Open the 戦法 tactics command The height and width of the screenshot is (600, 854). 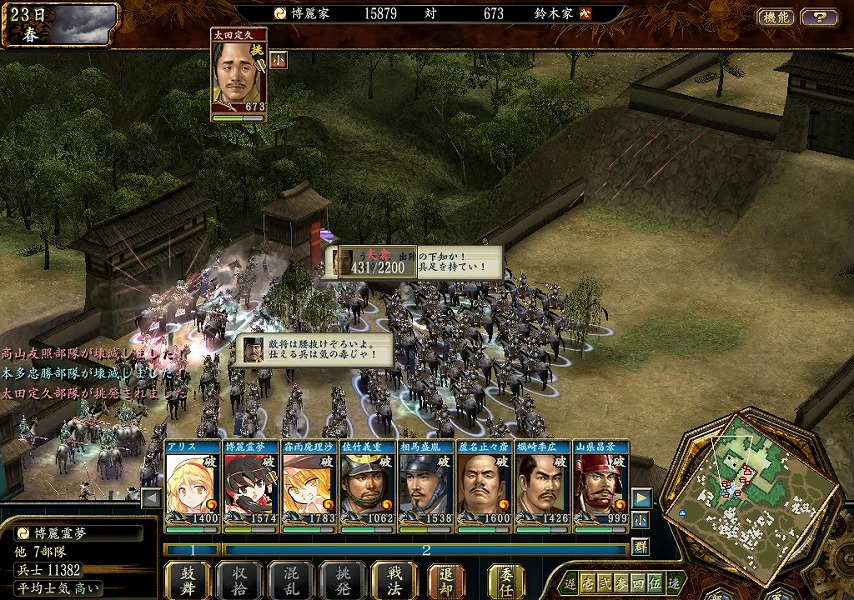click(394, 580)
